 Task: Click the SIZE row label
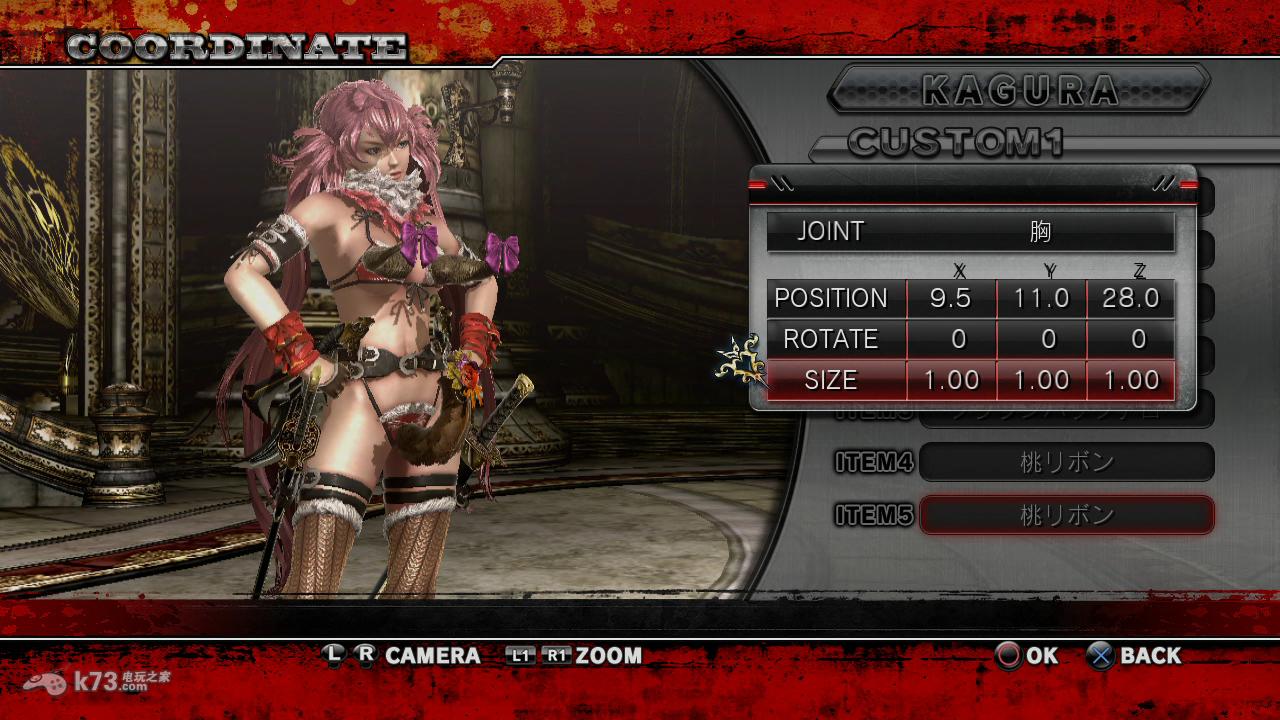pyautogui.click(x=831, y=381)
